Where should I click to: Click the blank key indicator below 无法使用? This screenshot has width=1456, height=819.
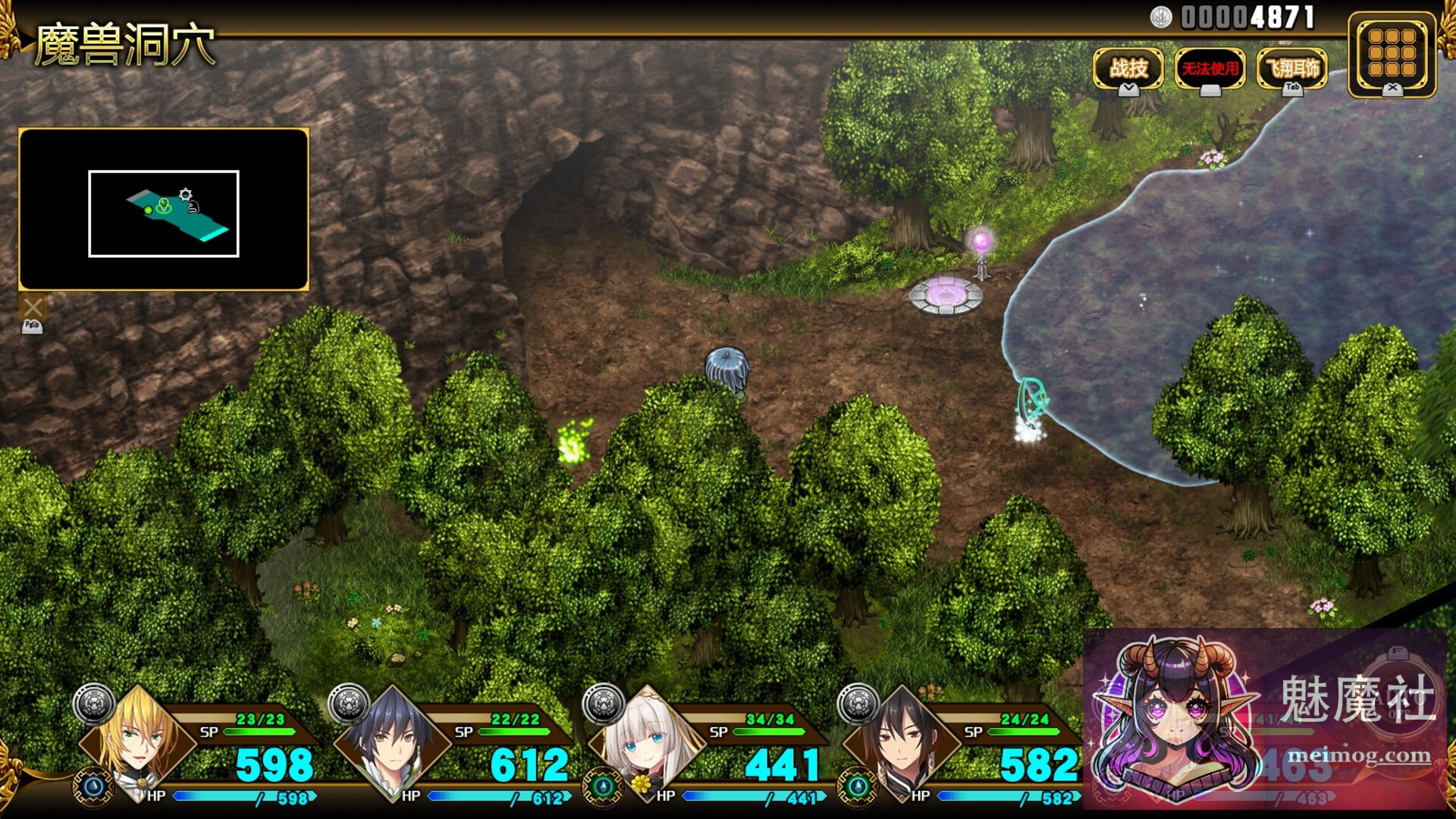[x=1209, y=91]
